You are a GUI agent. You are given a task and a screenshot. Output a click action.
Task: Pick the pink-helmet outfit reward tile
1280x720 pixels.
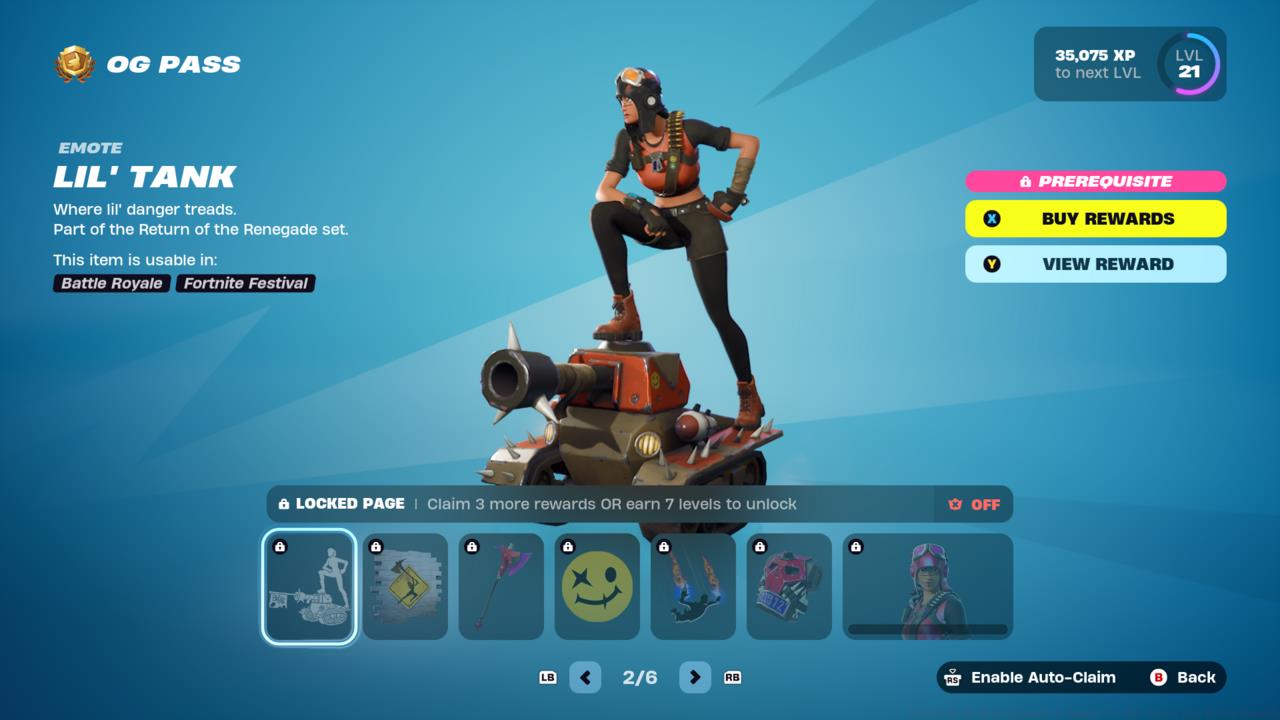[x=927, y=586]
